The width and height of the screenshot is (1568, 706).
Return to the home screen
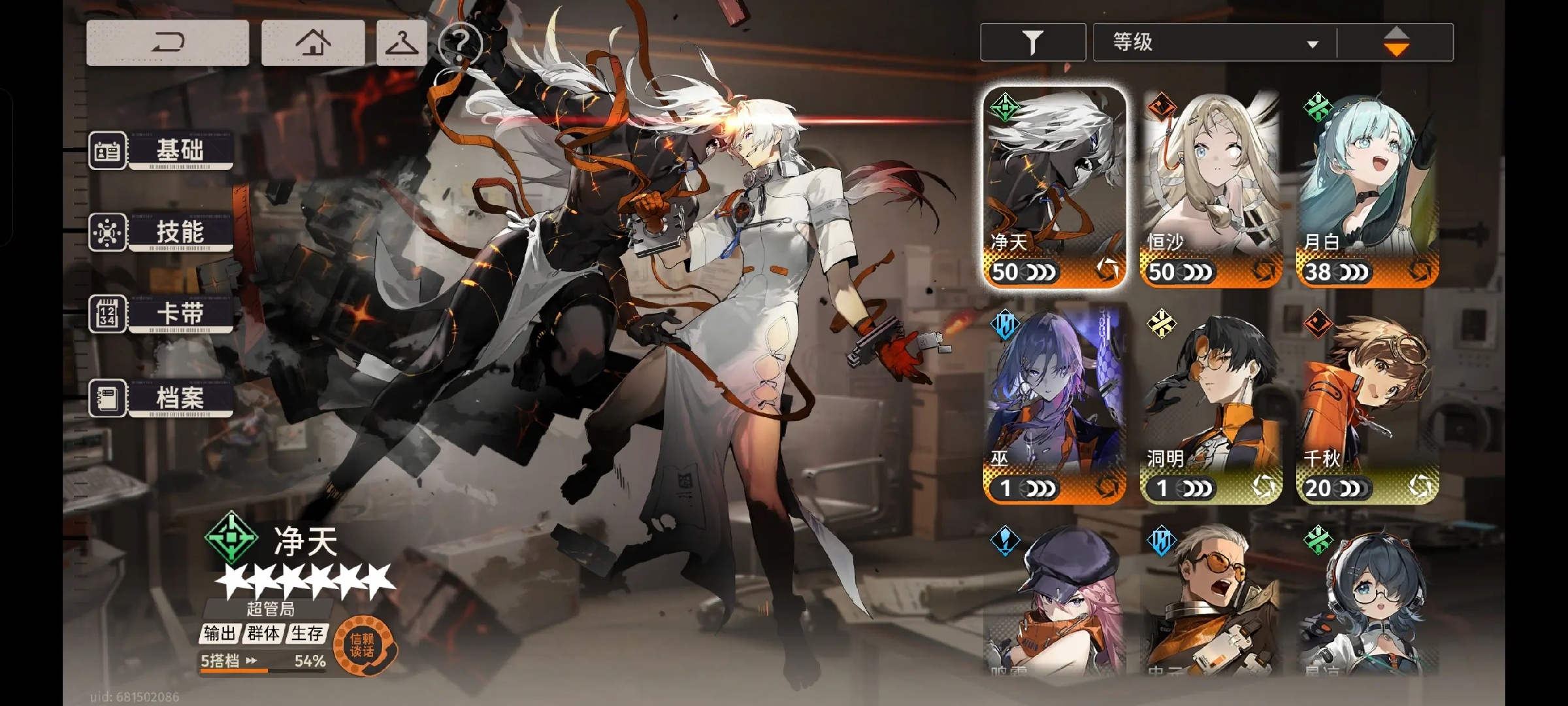pos(313,42)
